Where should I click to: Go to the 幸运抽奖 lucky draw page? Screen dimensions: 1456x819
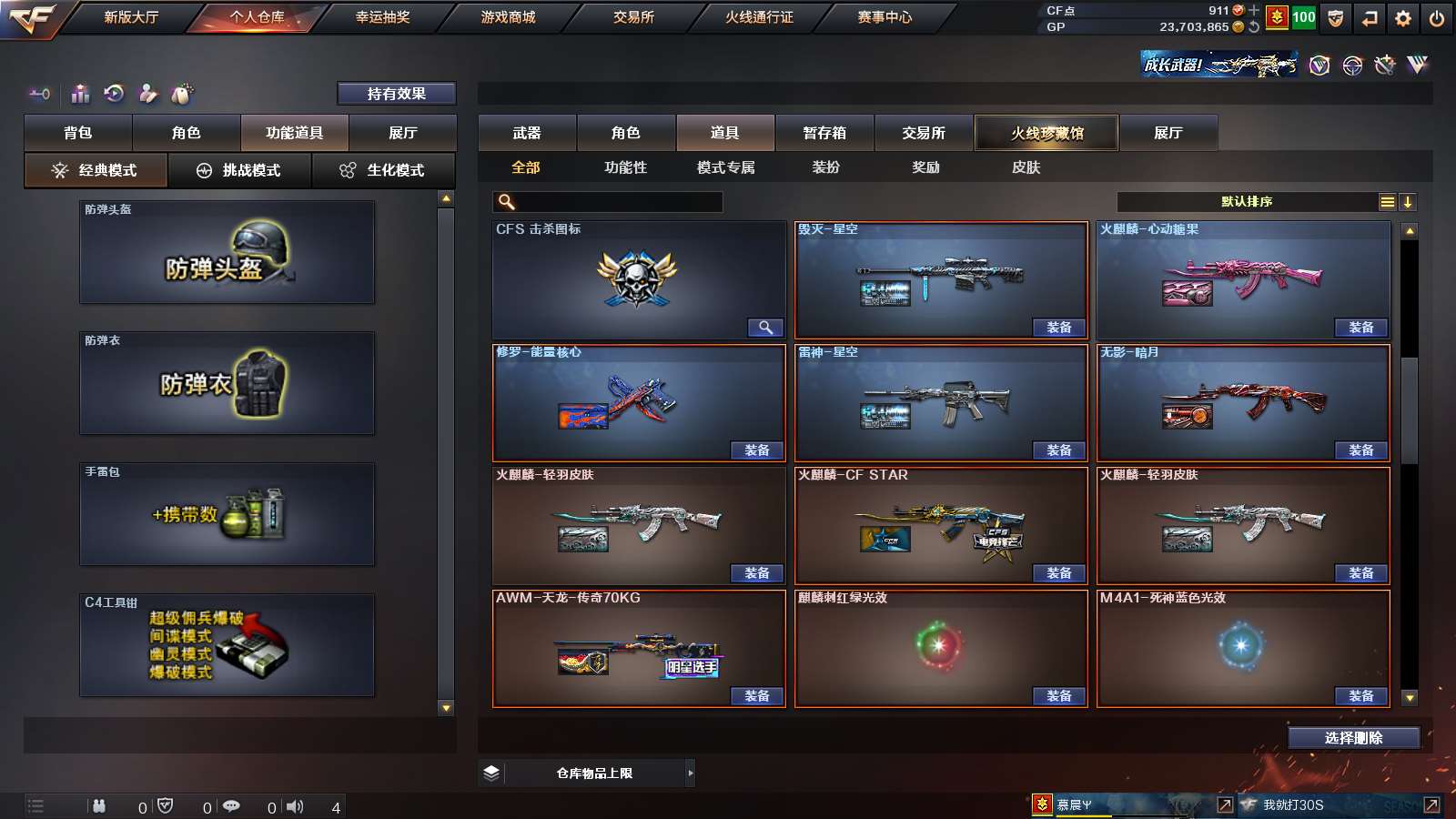coord(382,17)
